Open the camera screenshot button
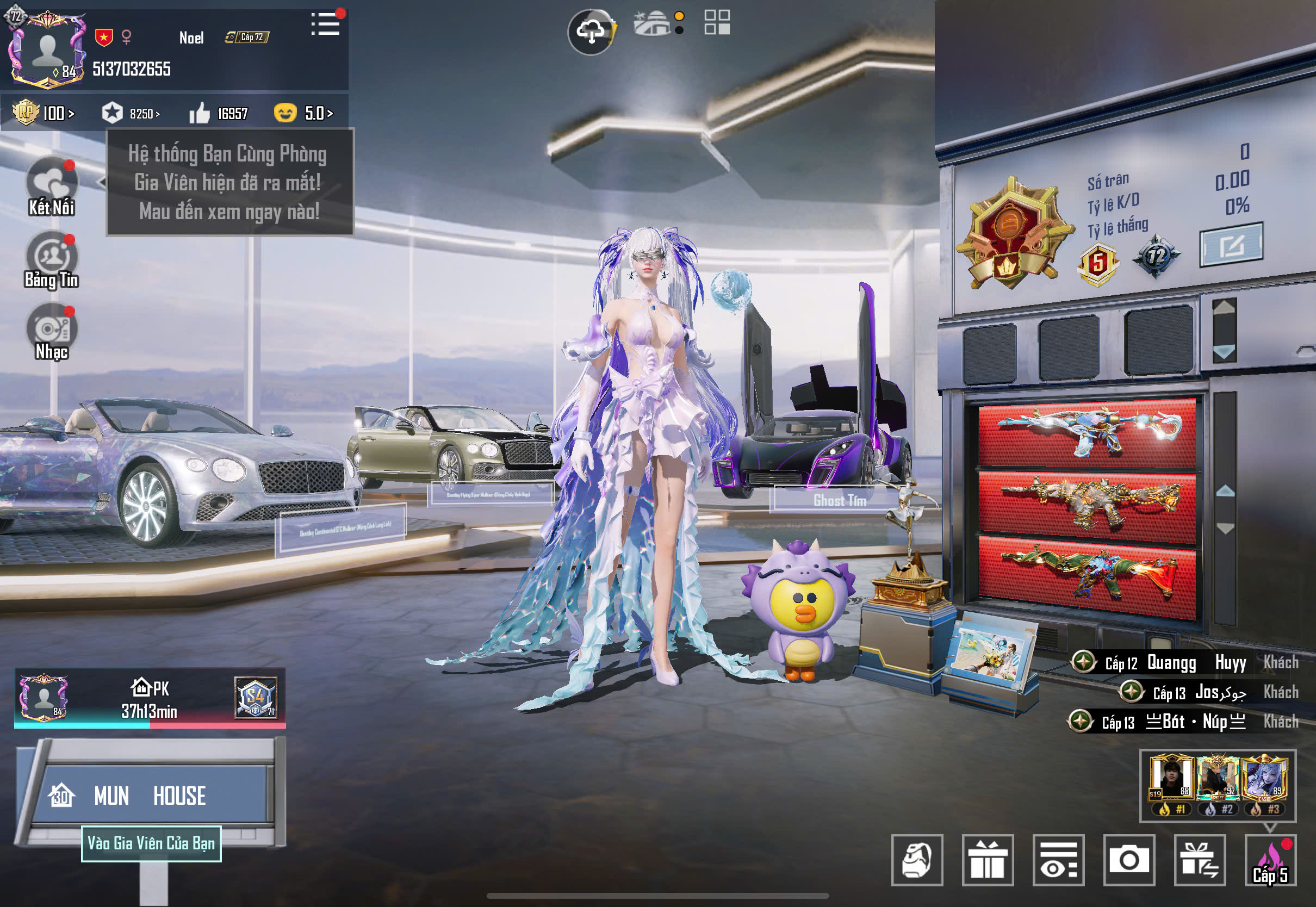This screenshot has height=907, width=1316. [x=1129, y=860]
